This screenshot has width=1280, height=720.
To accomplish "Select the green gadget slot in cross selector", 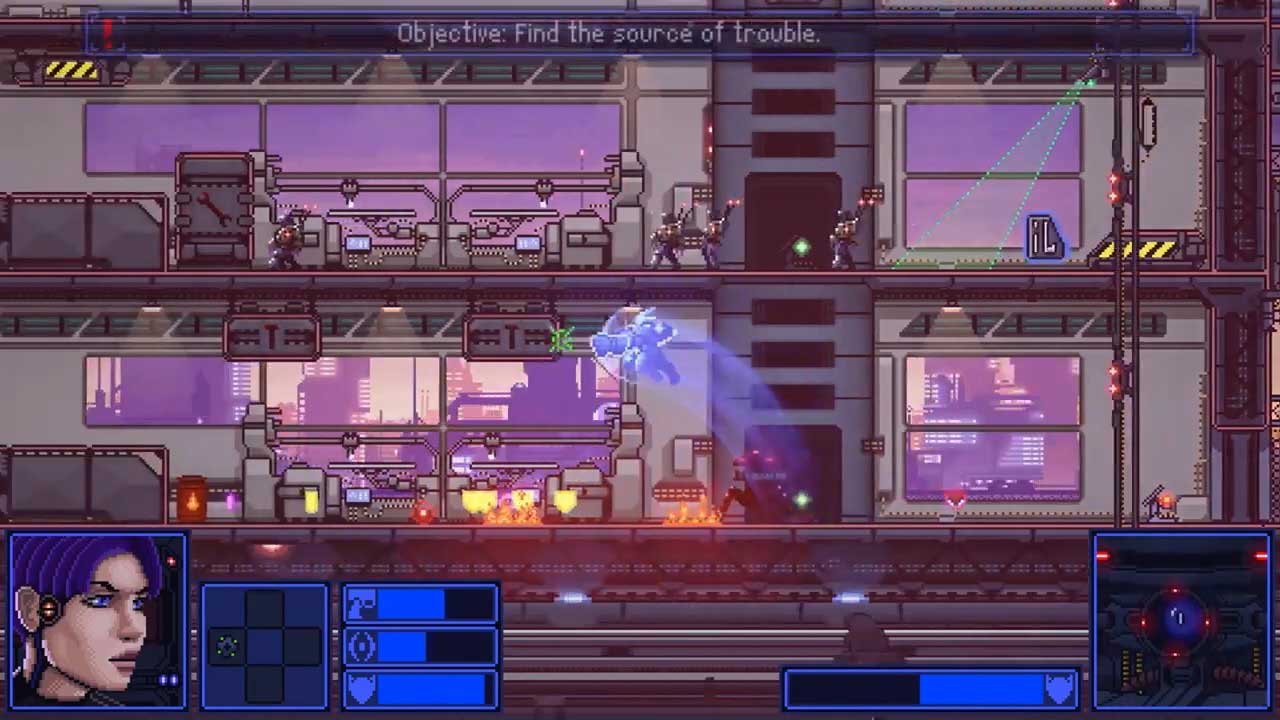I will tap(227, 647).
